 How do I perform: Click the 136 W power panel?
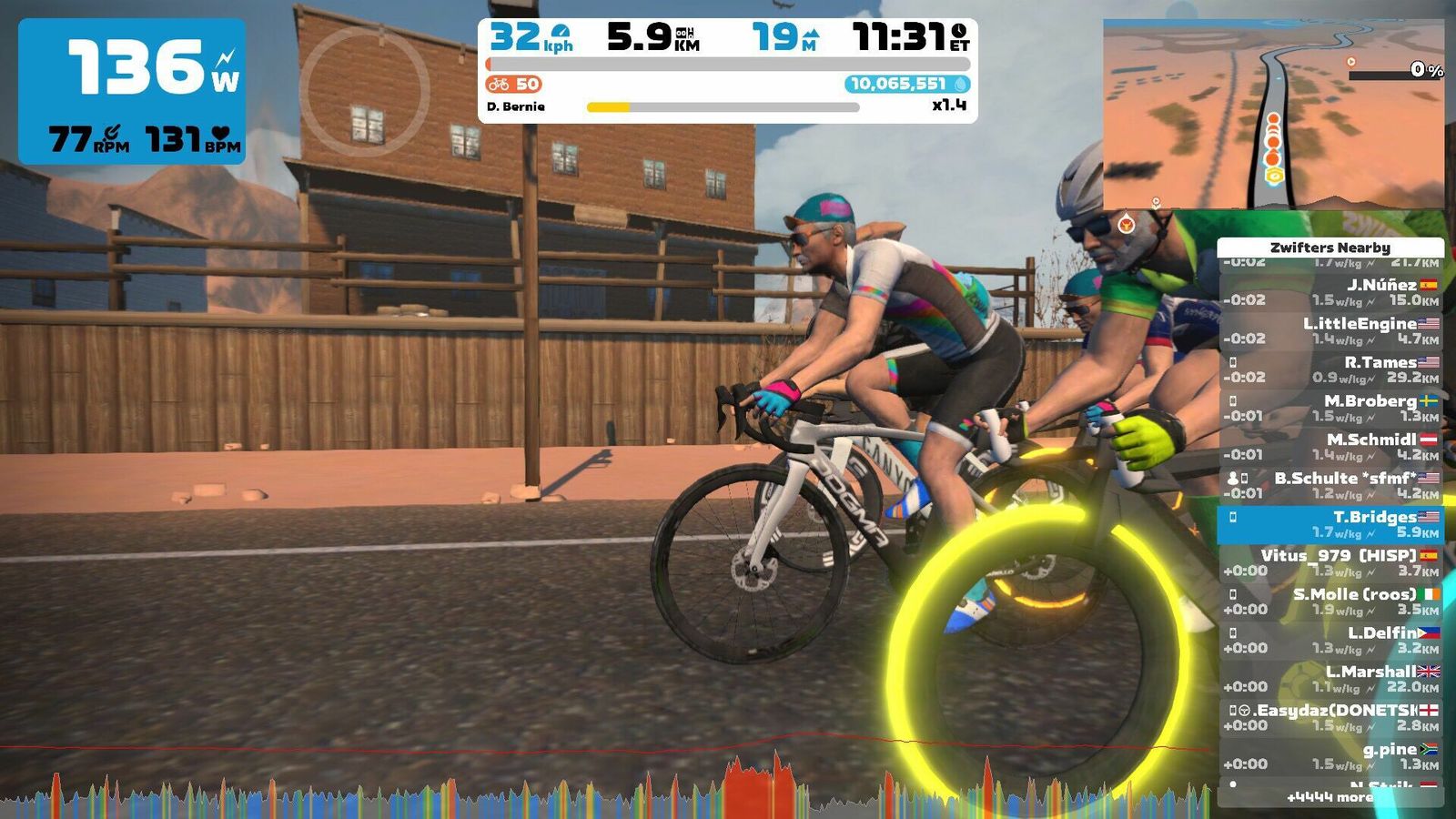click(132, 91)
